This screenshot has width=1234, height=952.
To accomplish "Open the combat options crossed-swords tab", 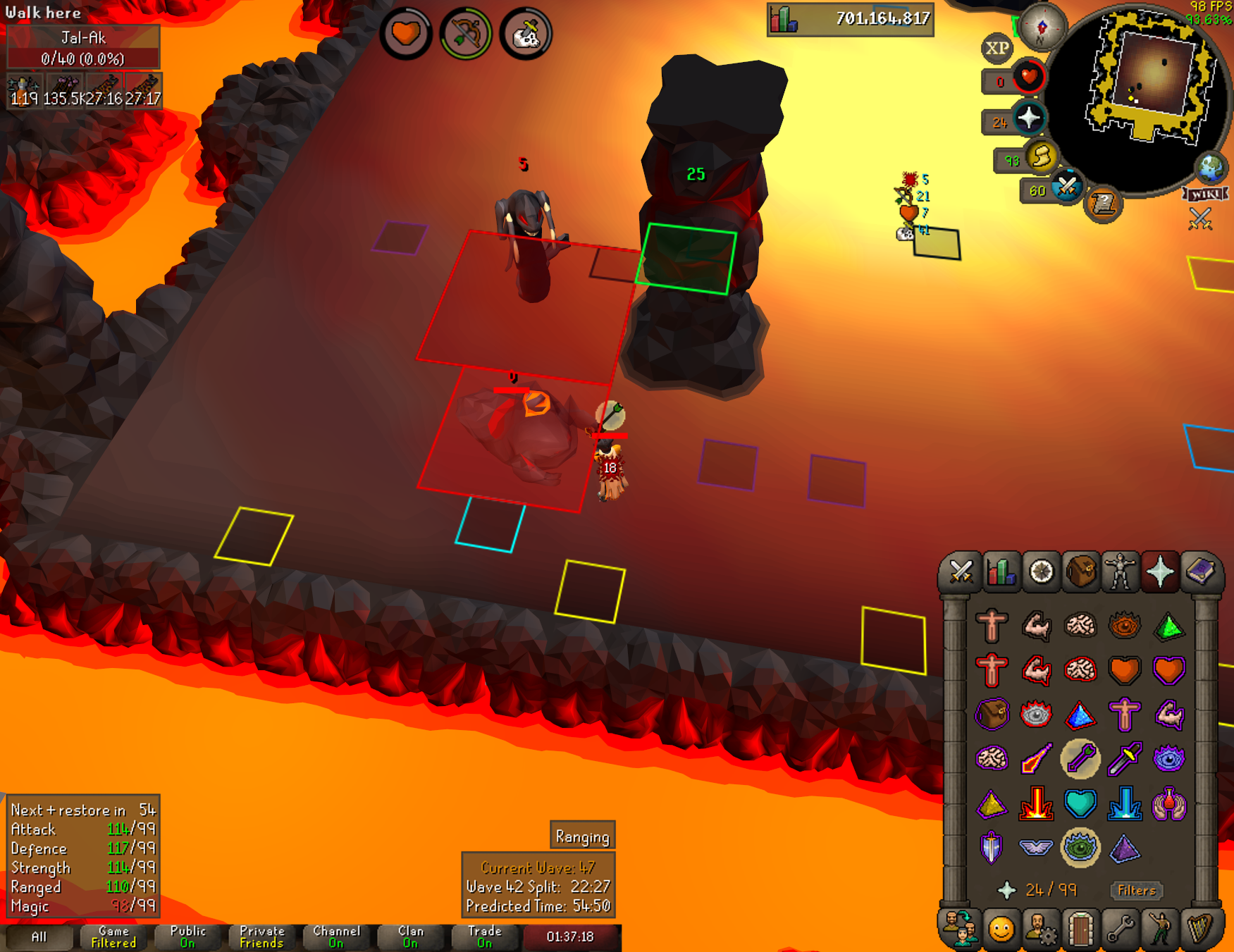I will coord(961,571).
